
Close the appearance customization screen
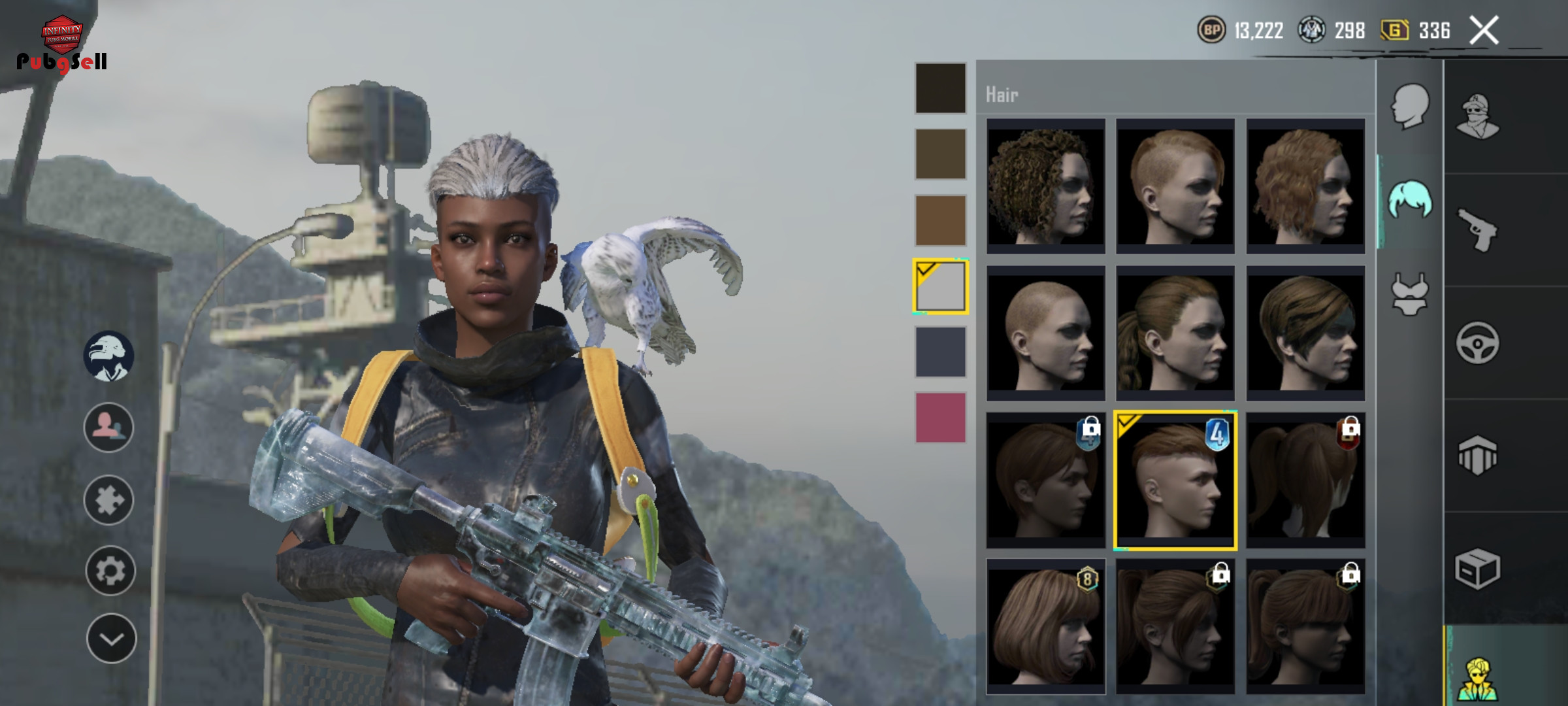click(x=1483, y=30)
